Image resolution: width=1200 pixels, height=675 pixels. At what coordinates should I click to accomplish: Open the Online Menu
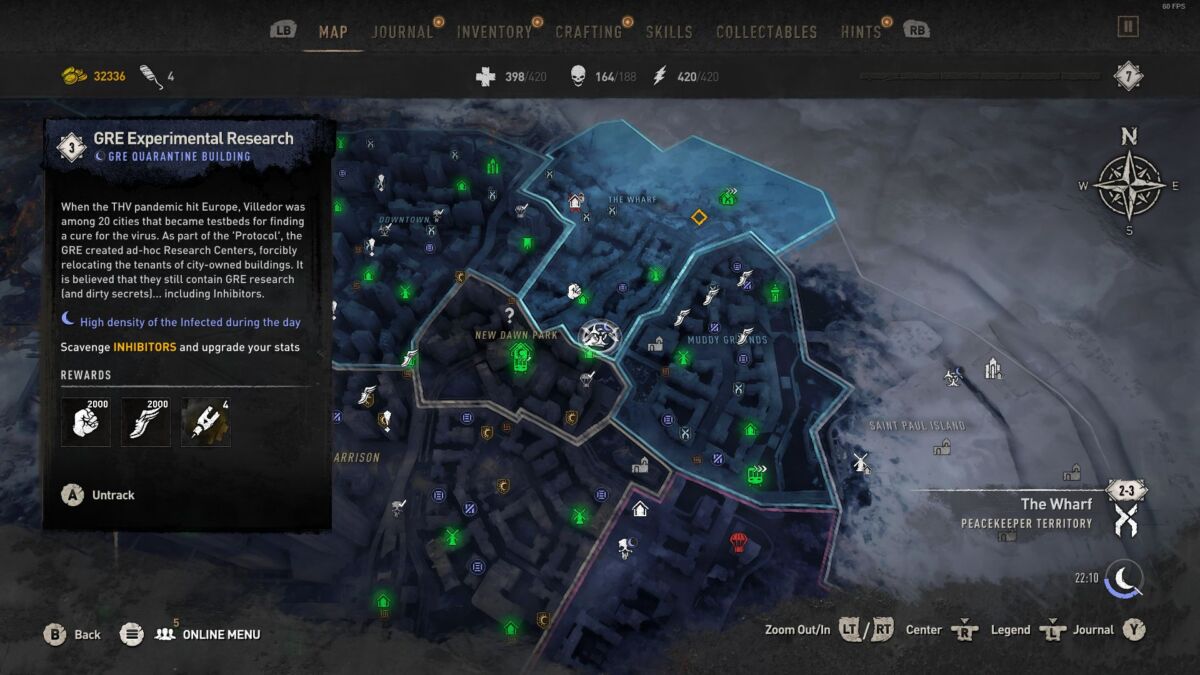(207, 634)
